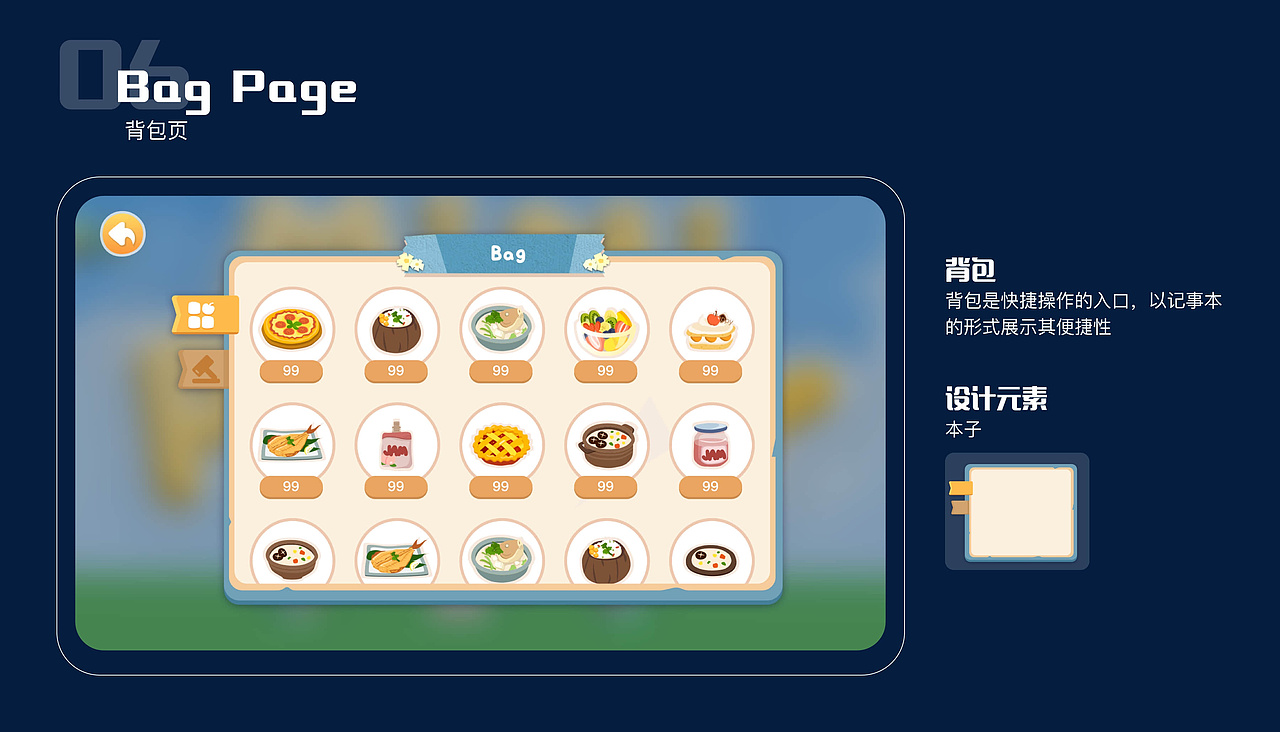Open the fish soup item

point(501,330)
